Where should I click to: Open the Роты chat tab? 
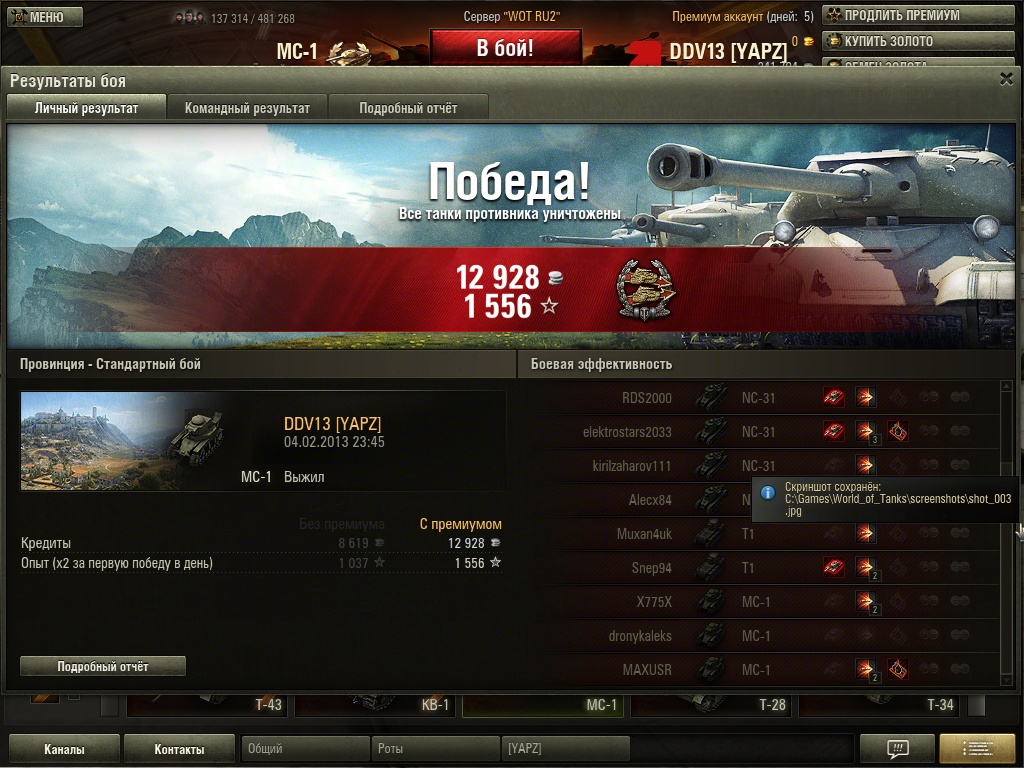click(x=435, y=749)
